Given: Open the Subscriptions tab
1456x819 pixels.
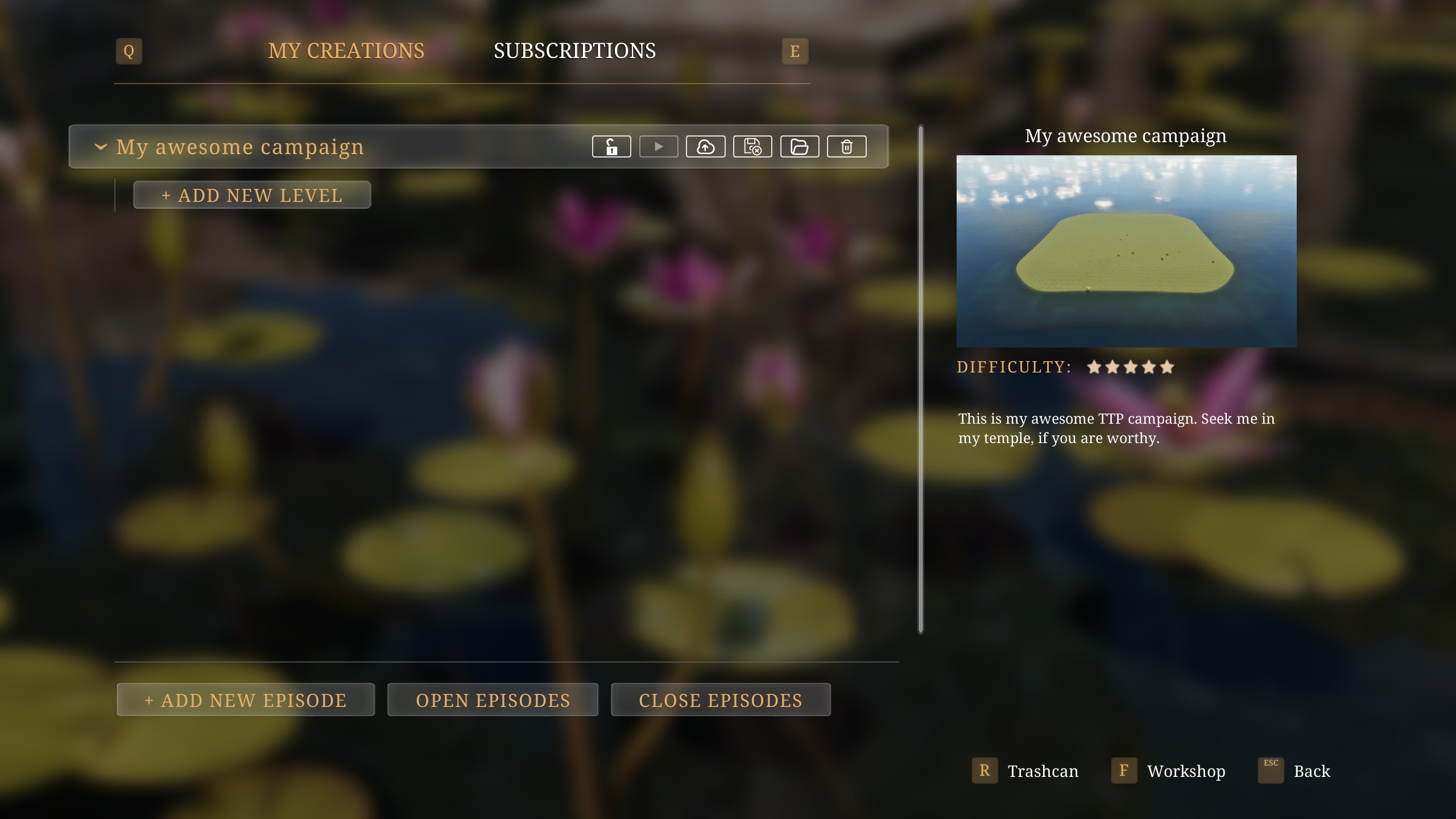Looking at the screenshot, I should [574, 51].
